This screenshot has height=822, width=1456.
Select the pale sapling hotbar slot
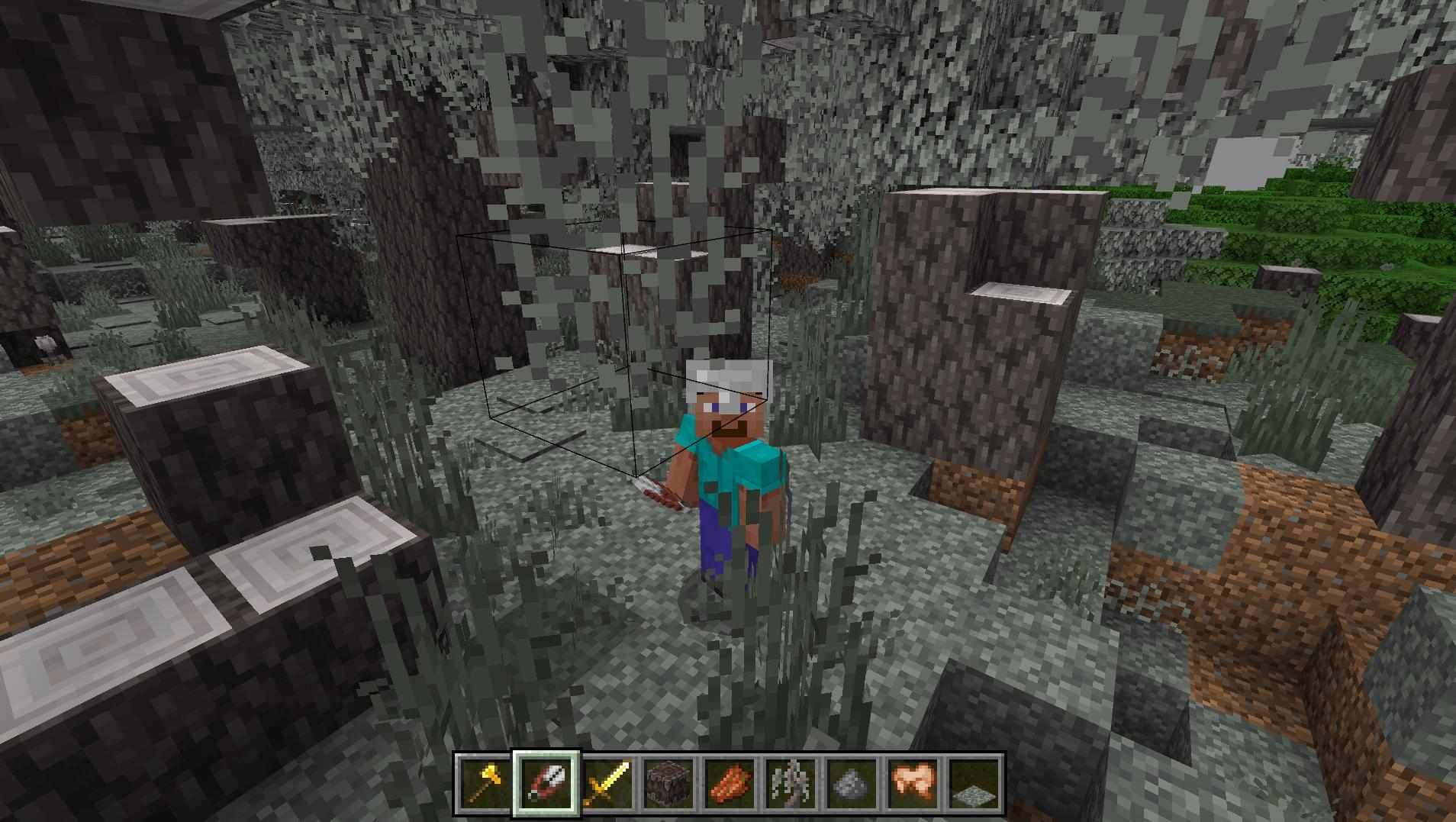pos(791,783)
